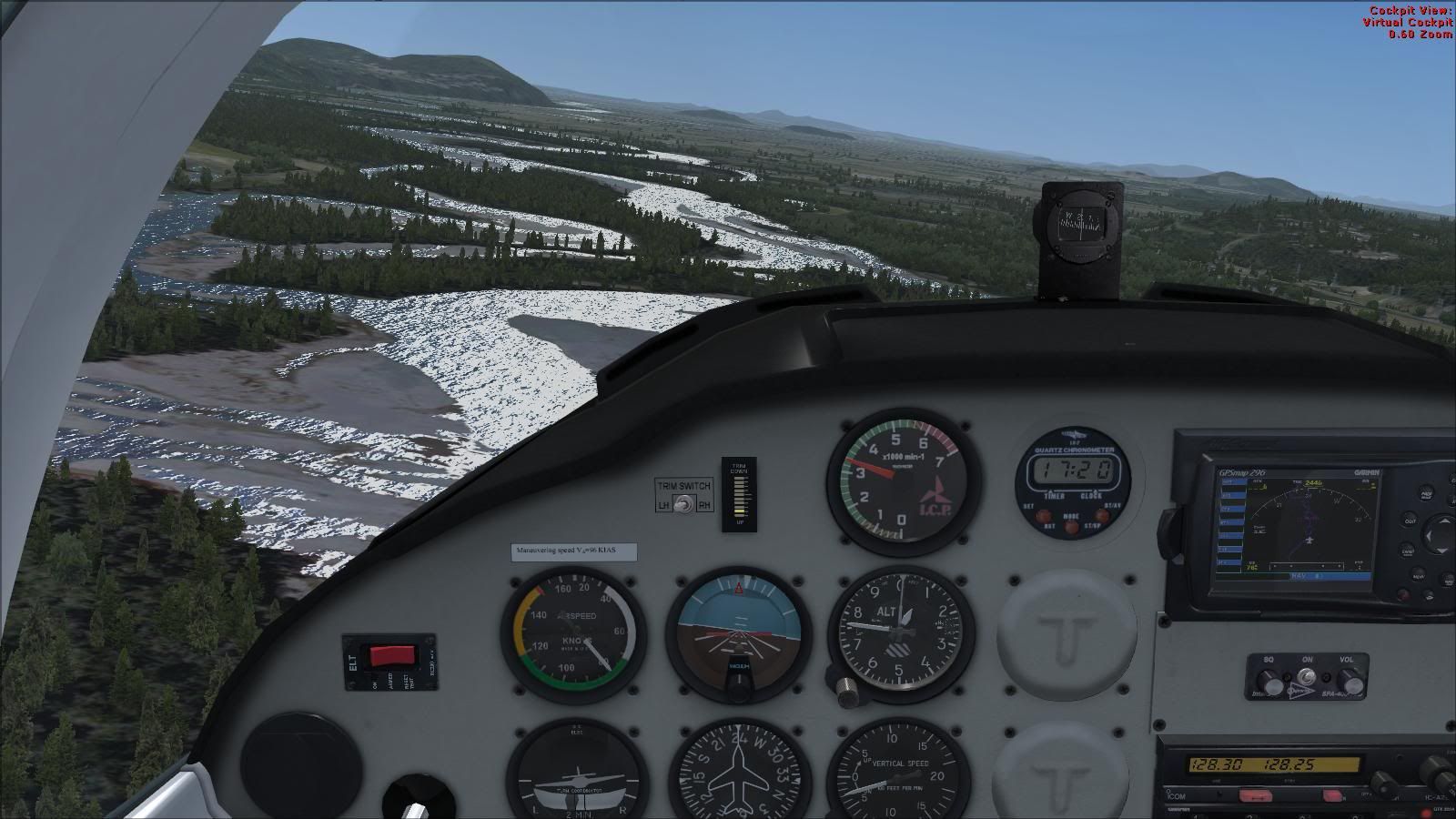
Task: Click the quartz chronometer time display
Action: [1070, 471]
